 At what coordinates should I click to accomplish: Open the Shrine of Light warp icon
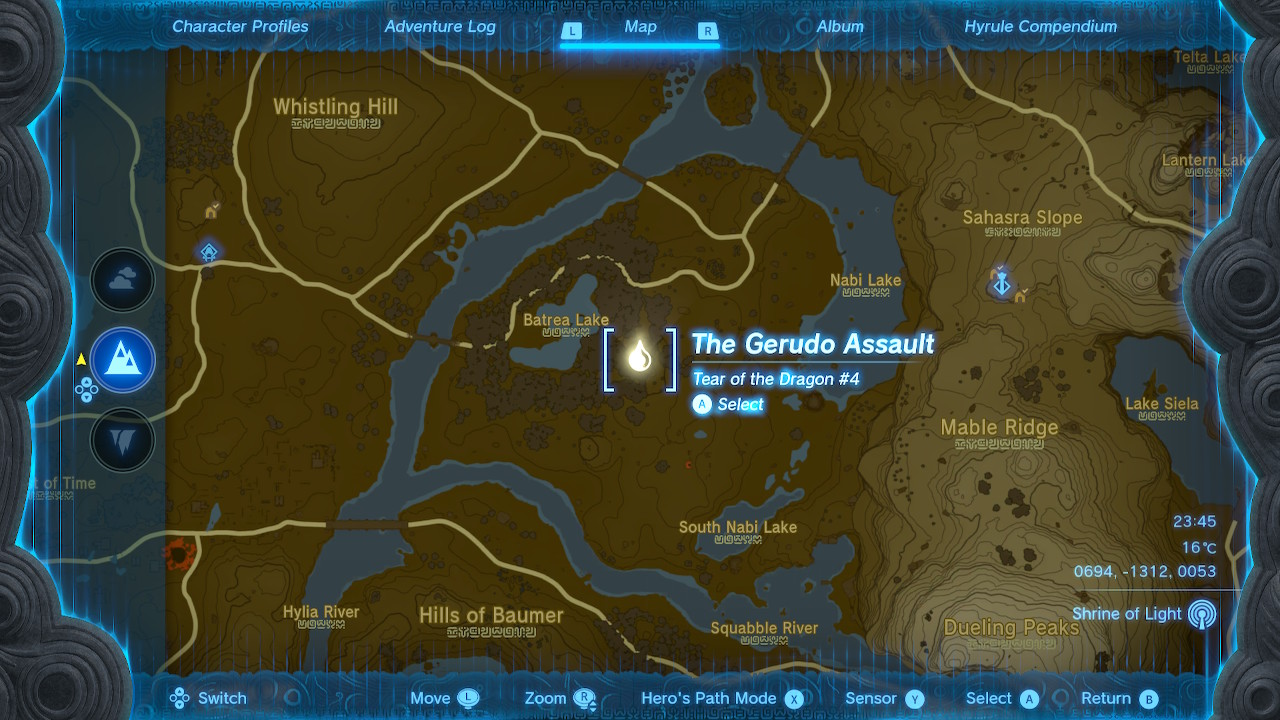(1201, 614)
